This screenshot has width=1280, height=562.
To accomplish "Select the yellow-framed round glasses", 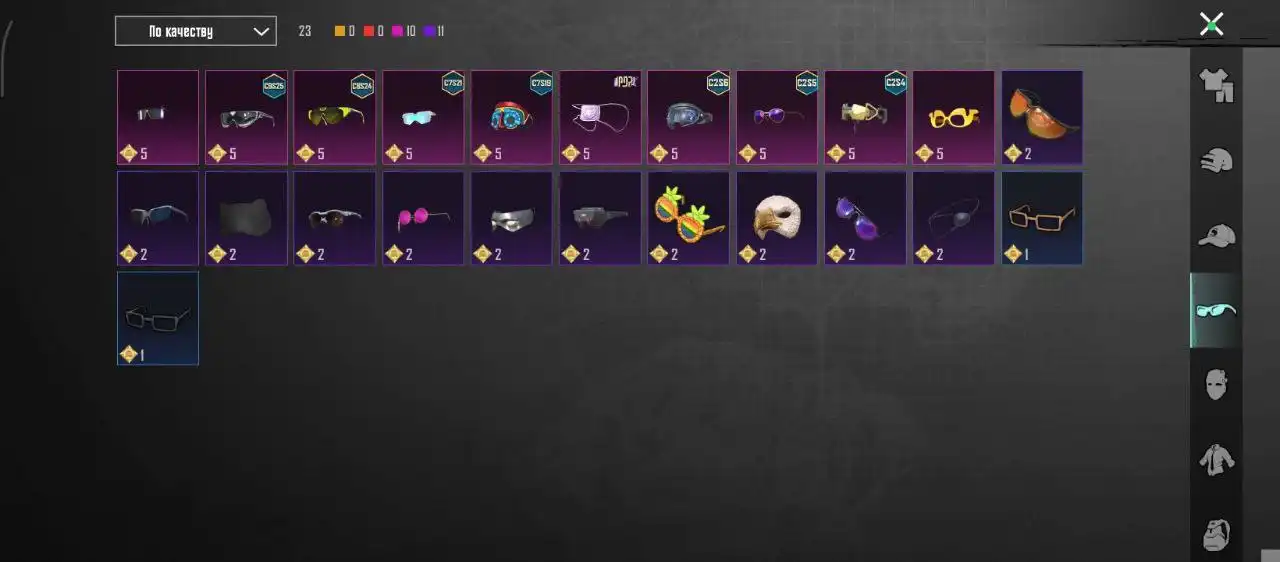I will coord(953,117).
